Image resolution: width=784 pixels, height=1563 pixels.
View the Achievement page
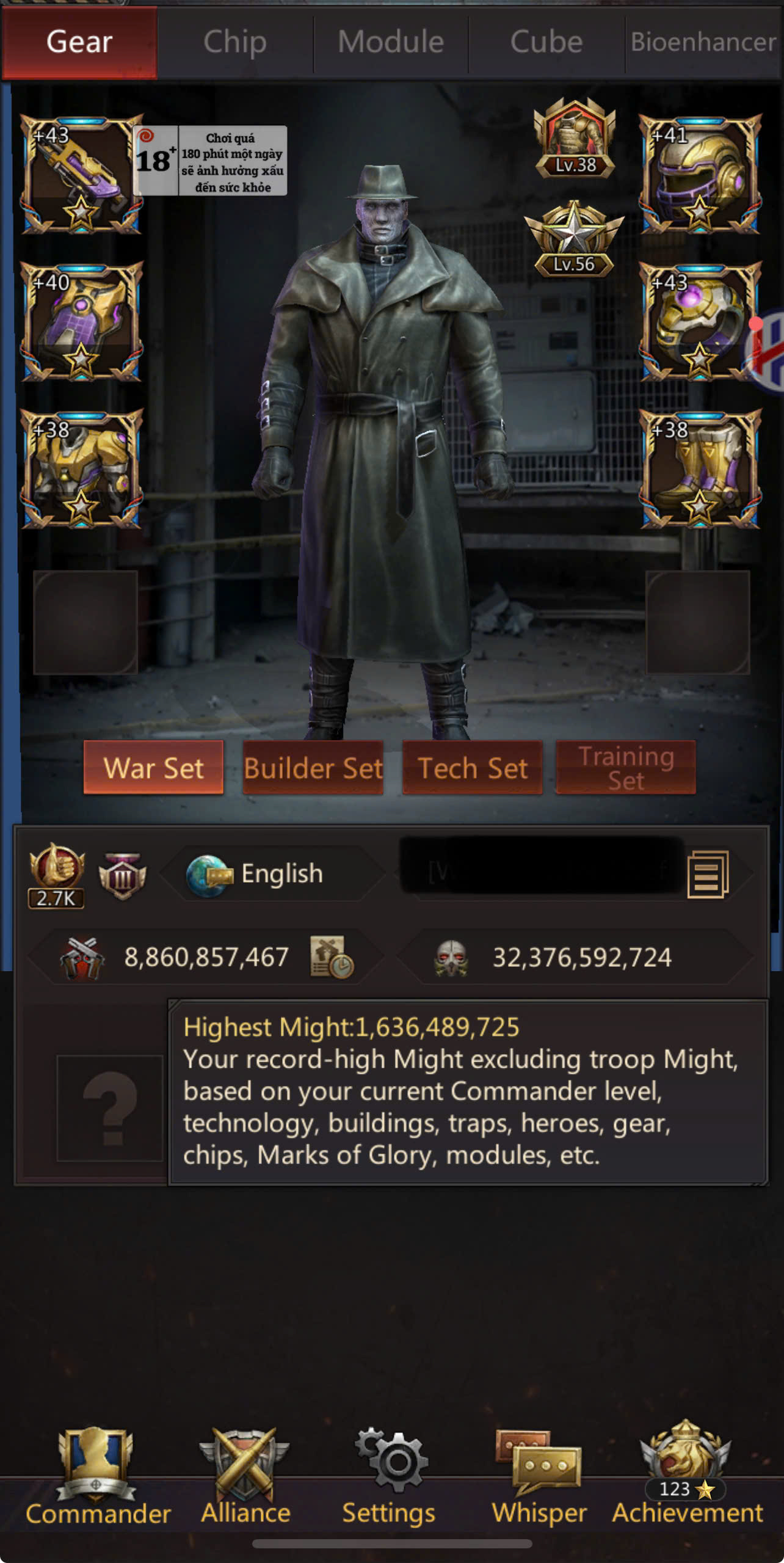(687, 1476)
